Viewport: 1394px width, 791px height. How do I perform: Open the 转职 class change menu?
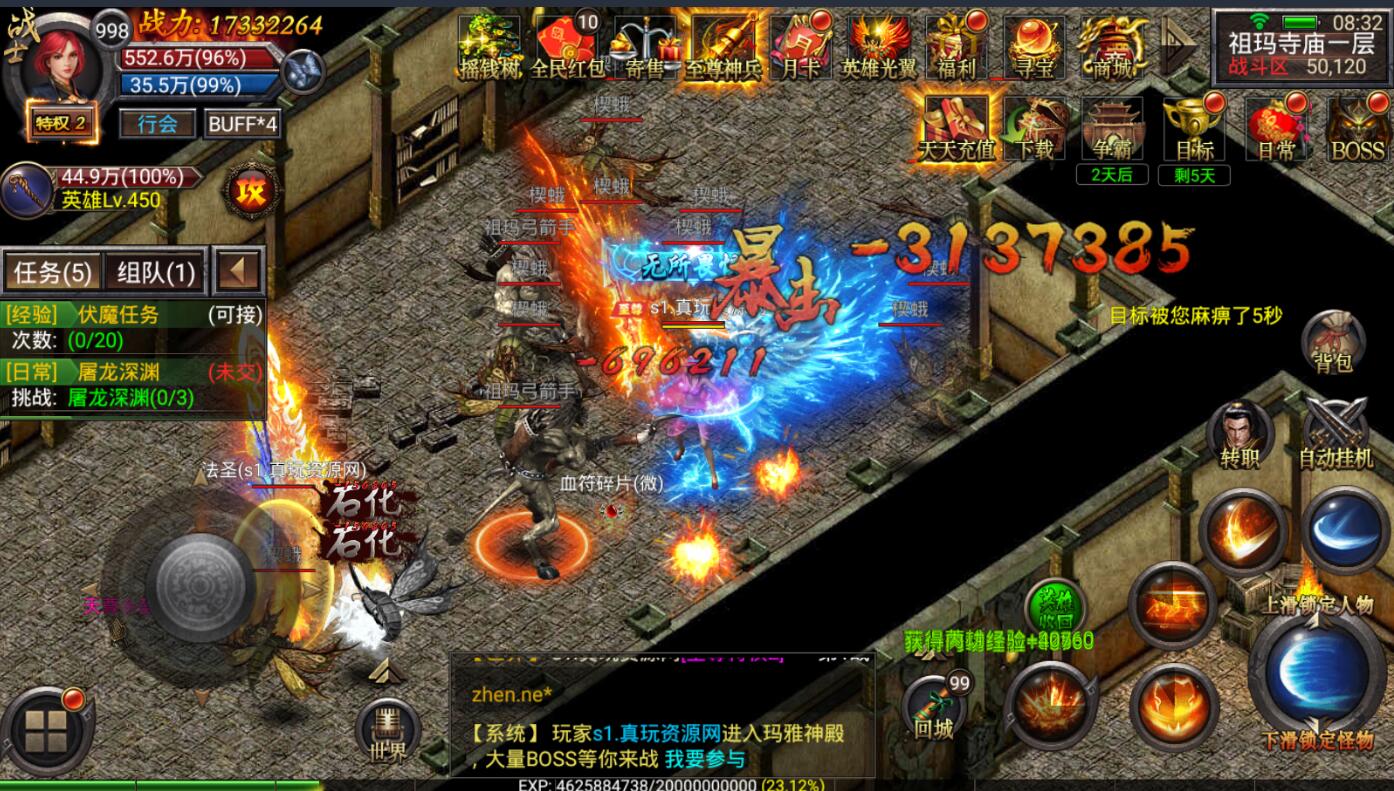[1240, 436]
